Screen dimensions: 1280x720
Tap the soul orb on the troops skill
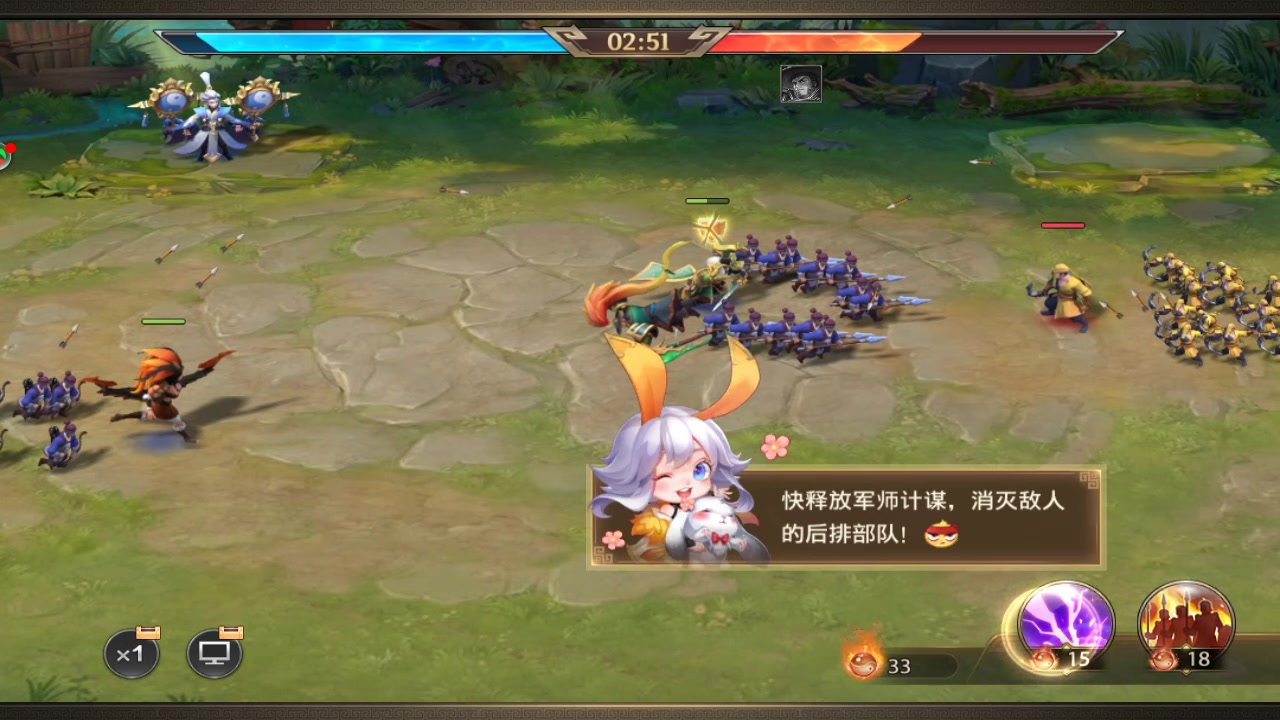click(x=1164, y=660)
